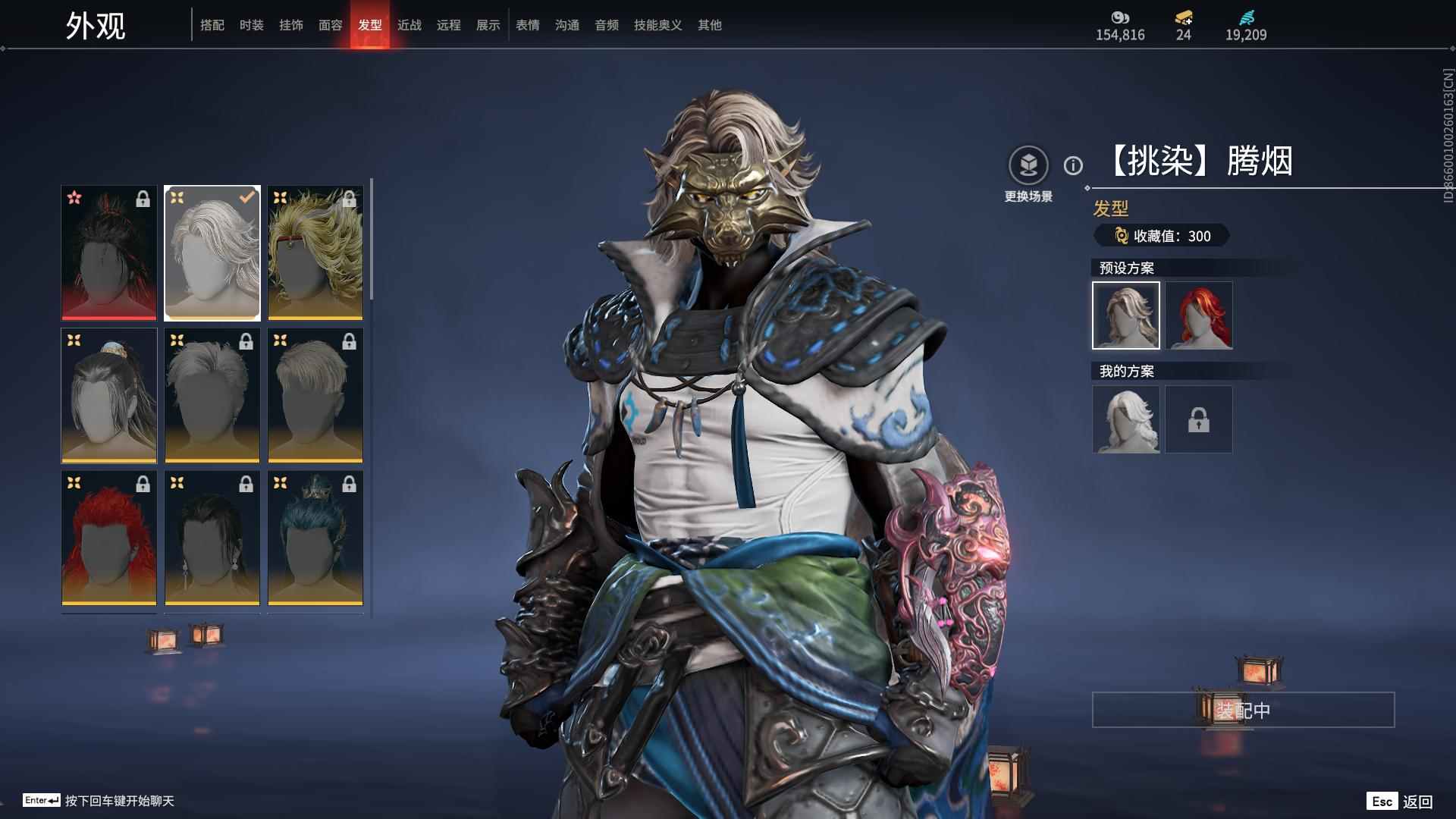Click the 更换场景 scene change icon
1456x819 pixels.
coord(1028,165)
